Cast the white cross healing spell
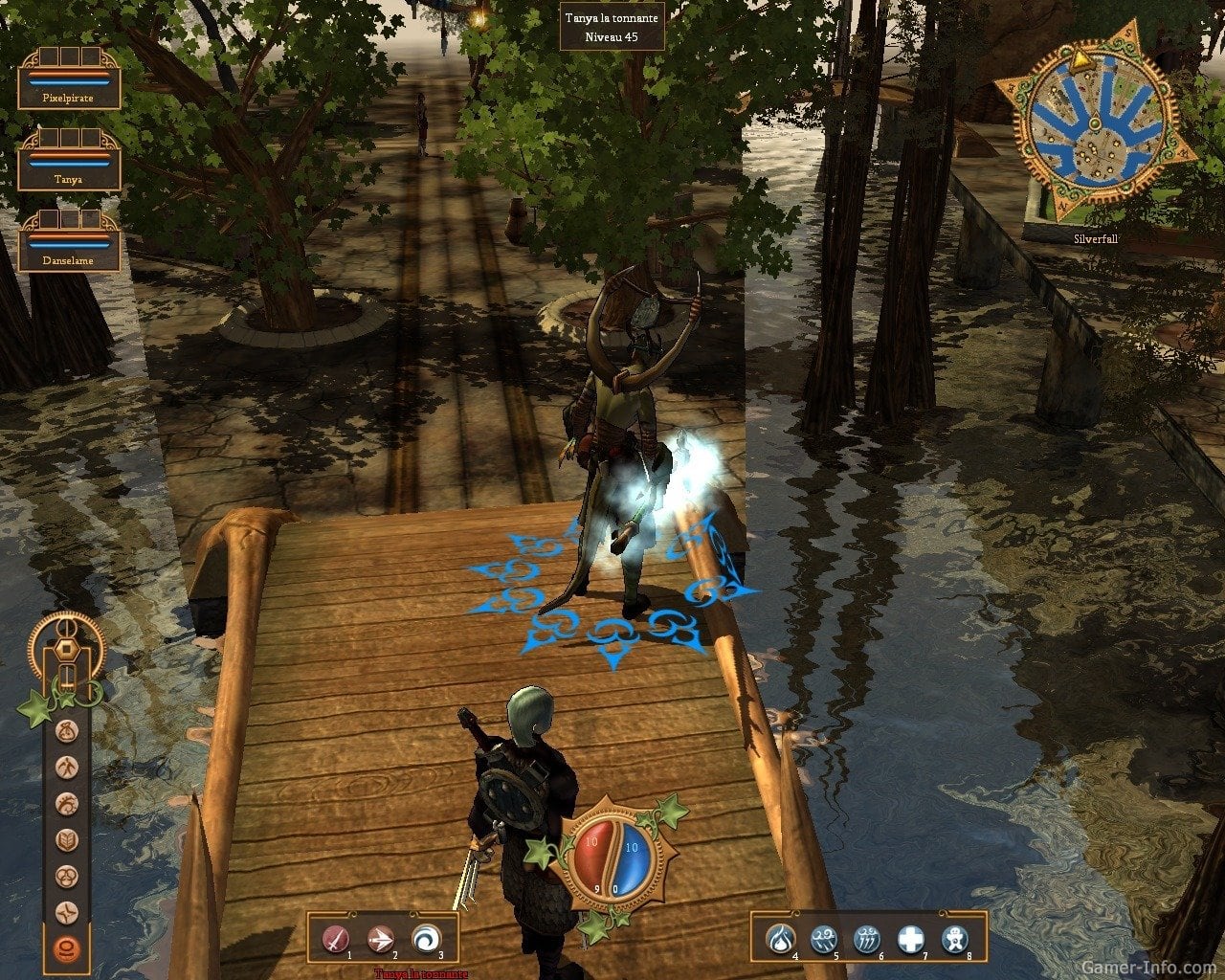 point(911,940)
